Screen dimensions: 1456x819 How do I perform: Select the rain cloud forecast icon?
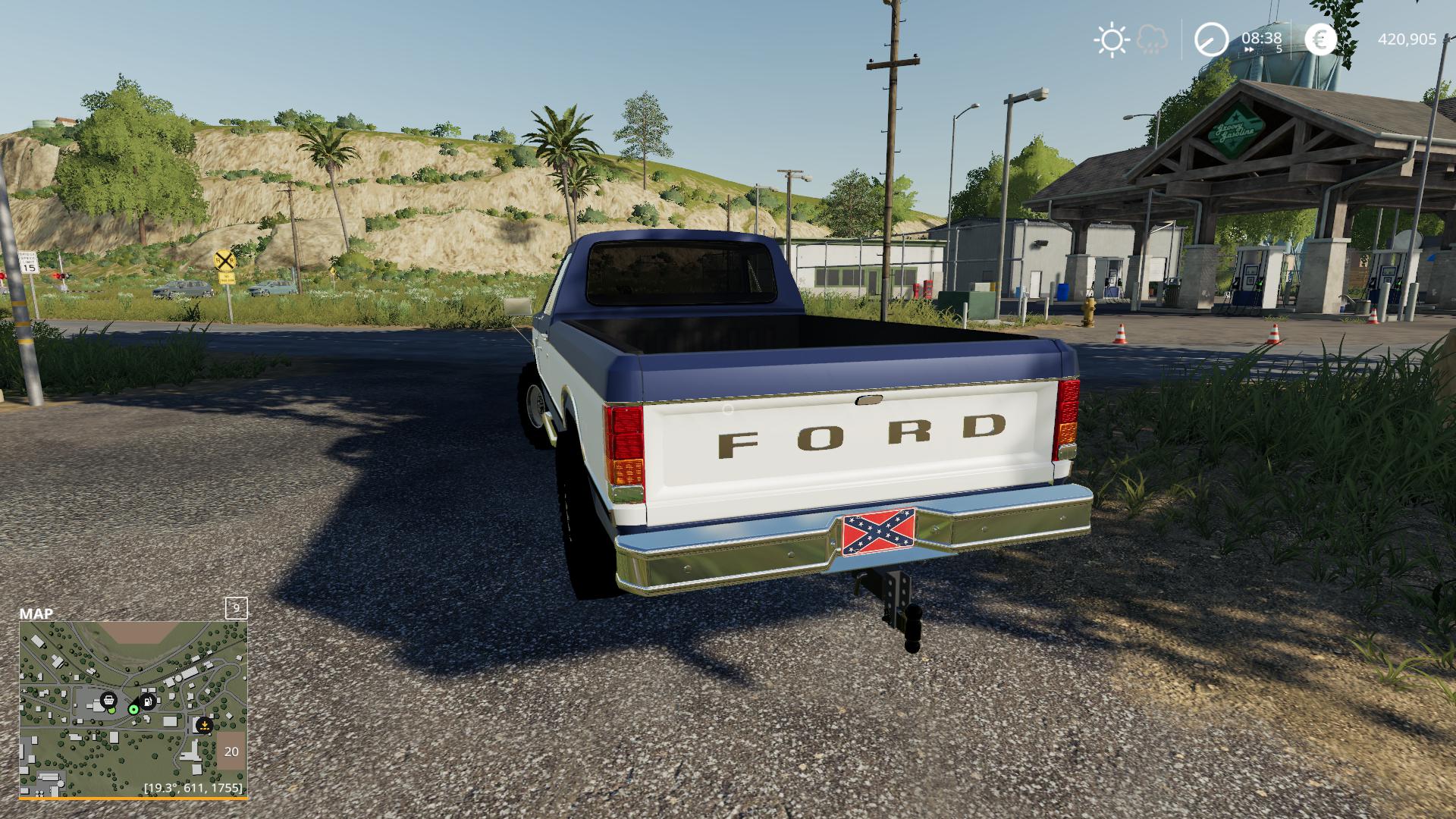point(1153,39)
